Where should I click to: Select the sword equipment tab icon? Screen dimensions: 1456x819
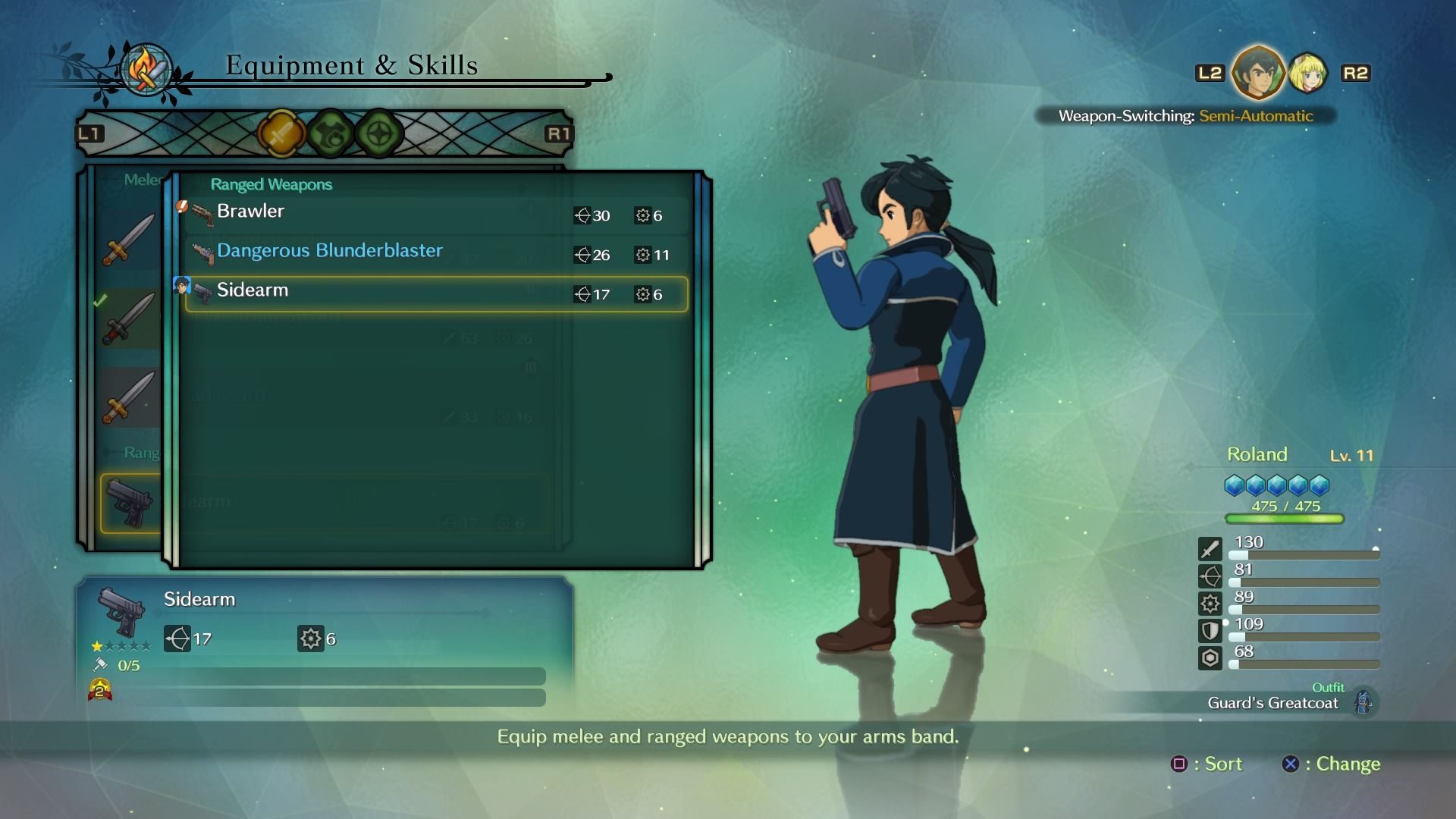[x=284, y=131]
